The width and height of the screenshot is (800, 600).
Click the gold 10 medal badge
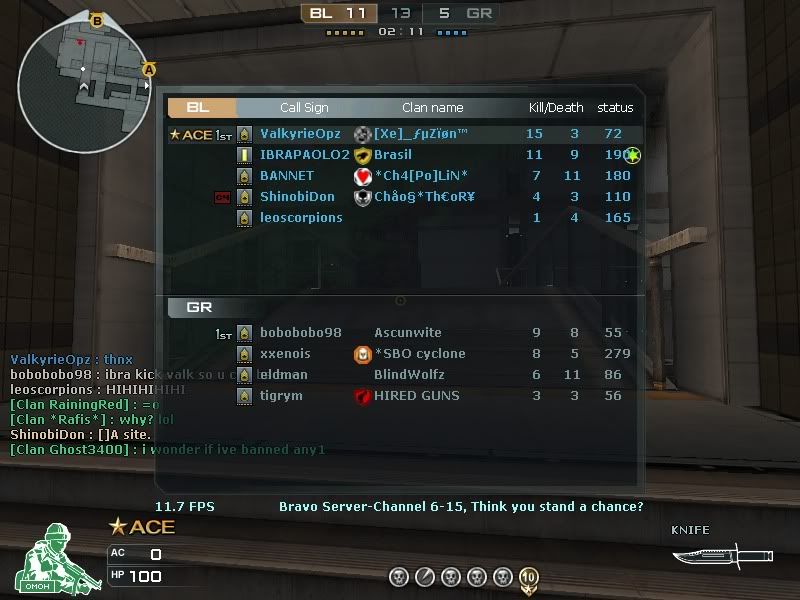(529, 577)
